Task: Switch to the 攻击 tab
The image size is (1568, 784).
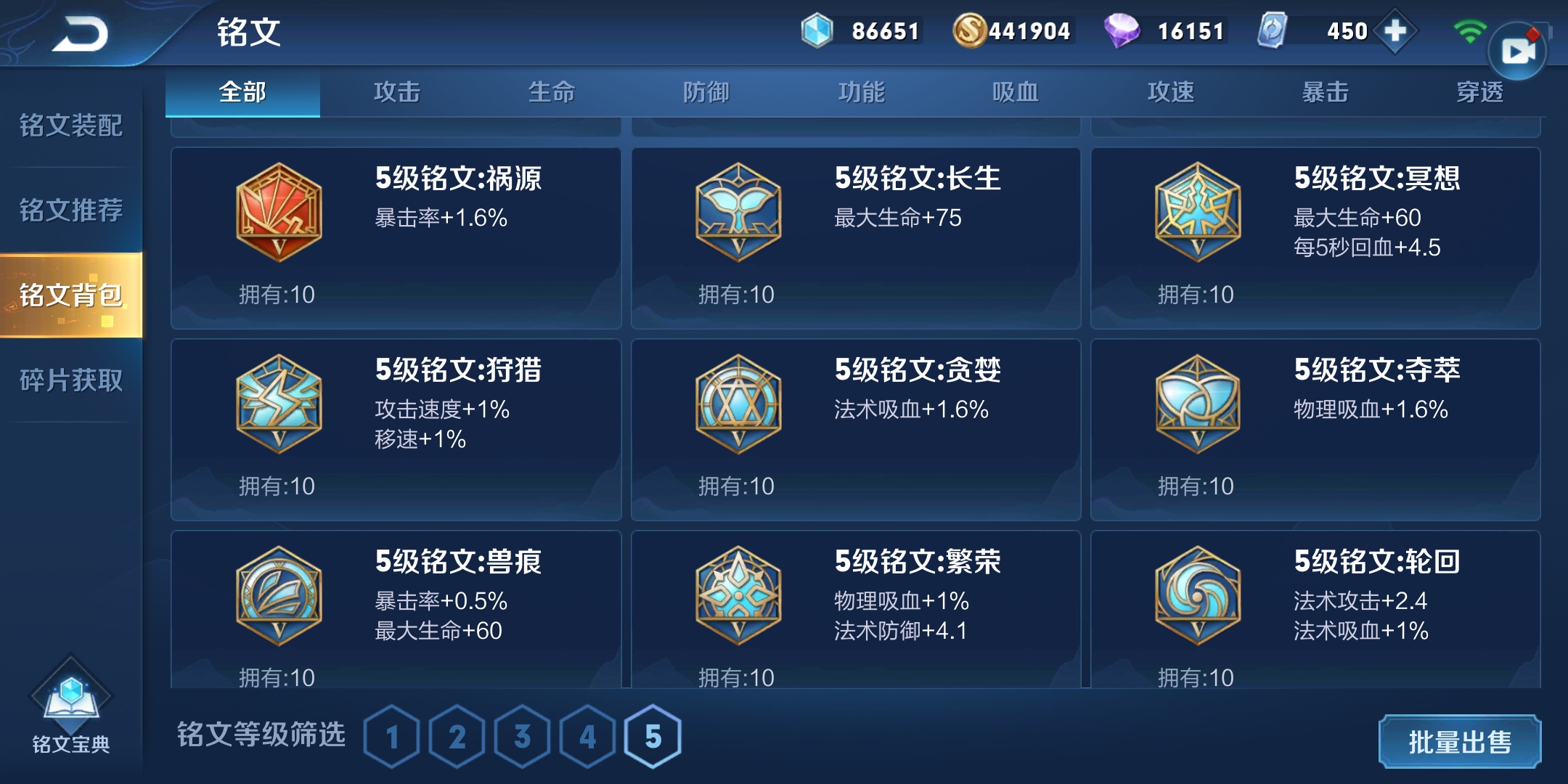Action: [x=397, y=92]
